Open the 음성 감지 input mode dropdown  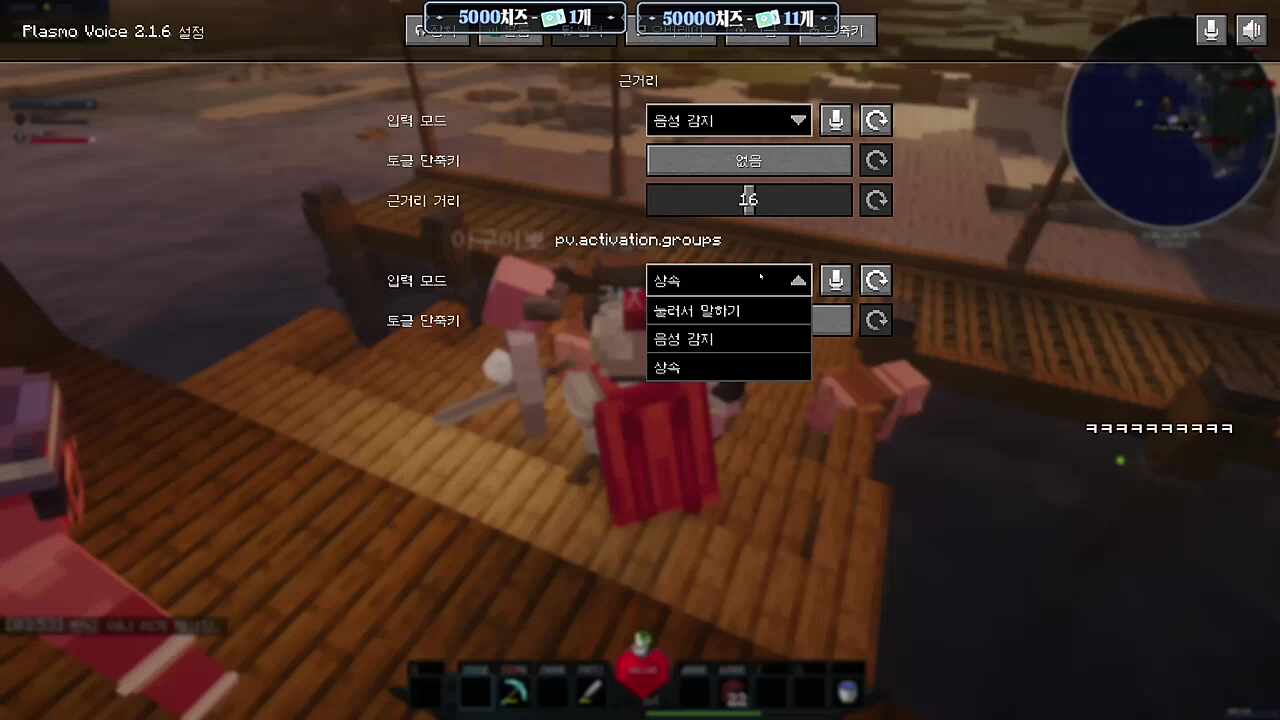click(728, 120)
